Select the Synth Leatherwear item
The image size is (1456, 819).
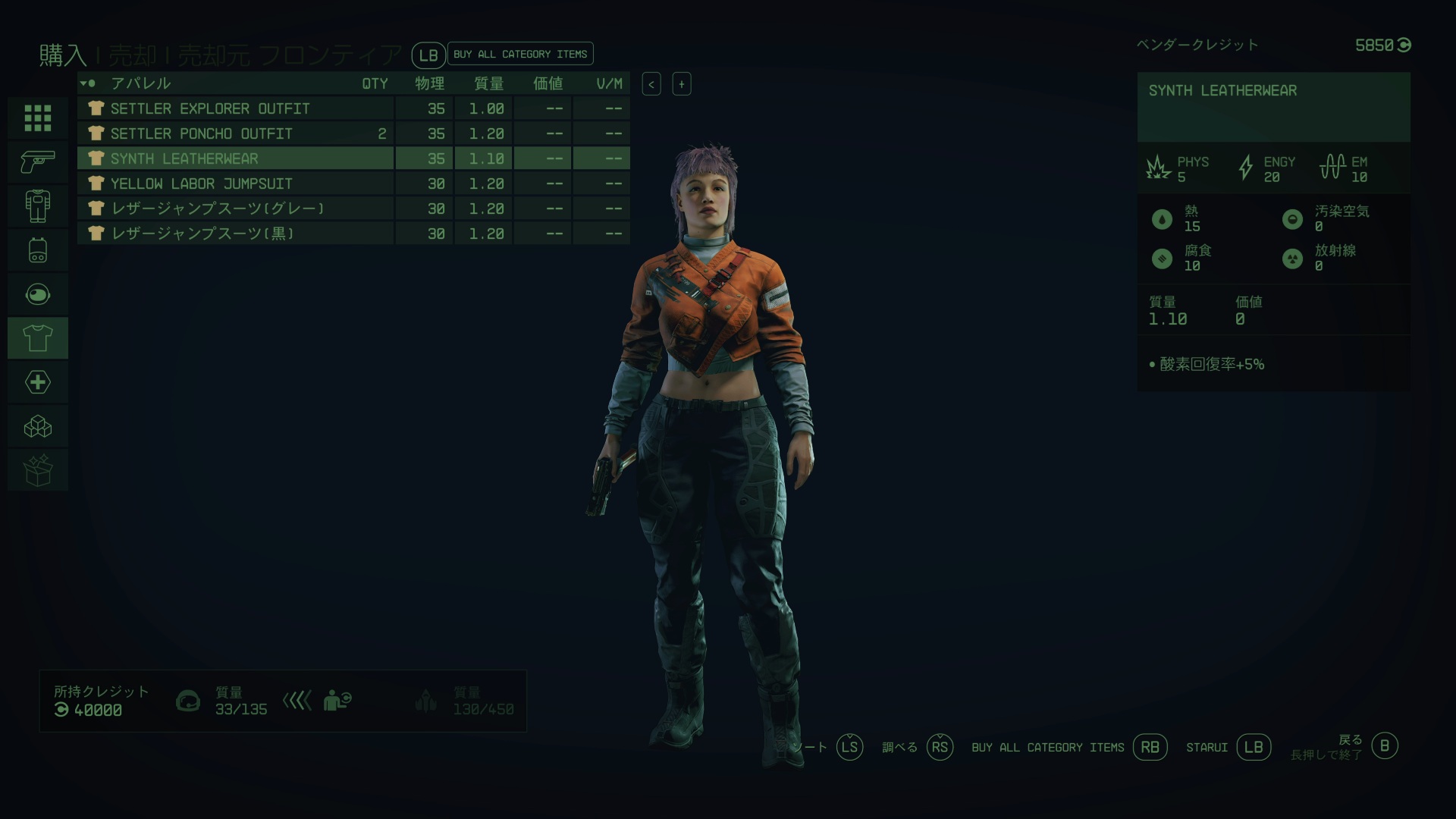(x=235, y=158)
